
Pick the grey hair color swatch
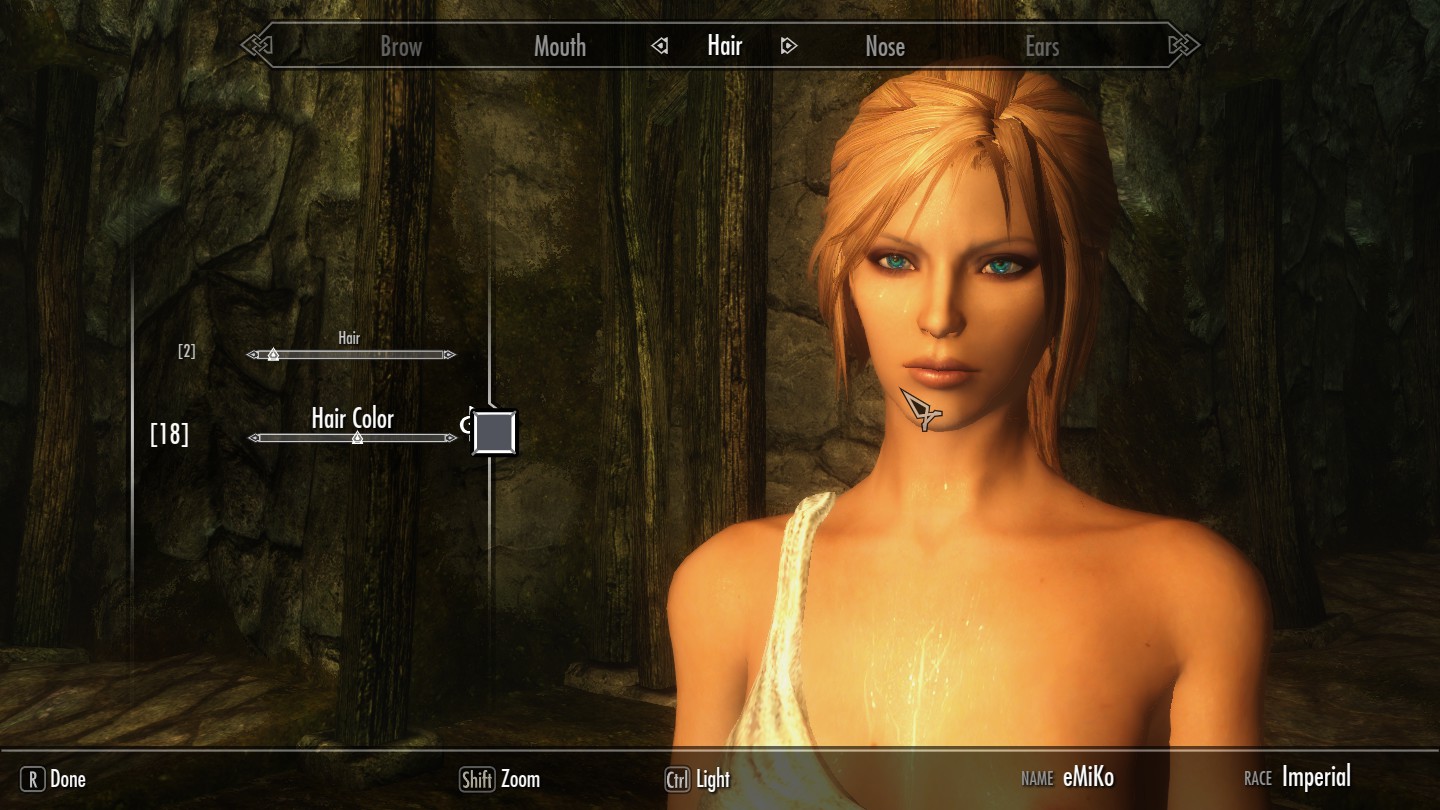(x=494, y=432)
